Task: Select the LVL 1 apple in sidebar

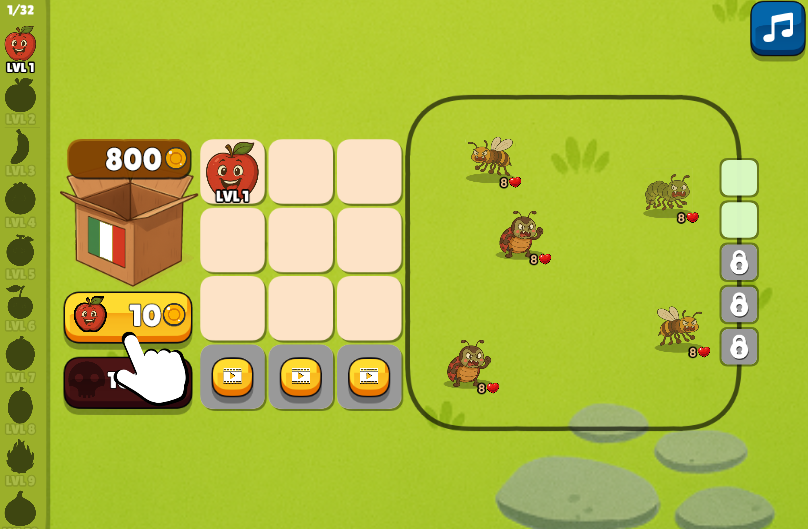Action: pyautogui.click(x=20, y=48)
